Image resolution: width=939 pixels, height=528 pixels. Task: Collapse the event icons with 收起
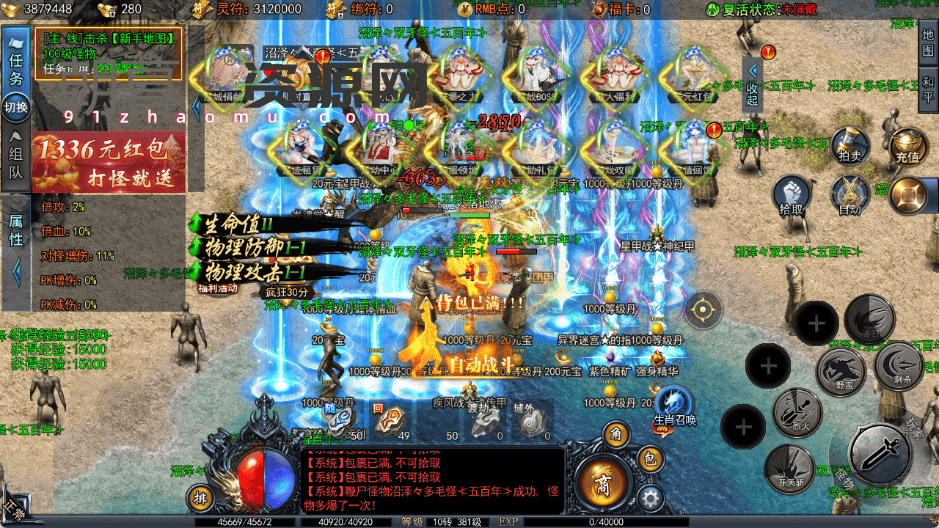[752, 87]
